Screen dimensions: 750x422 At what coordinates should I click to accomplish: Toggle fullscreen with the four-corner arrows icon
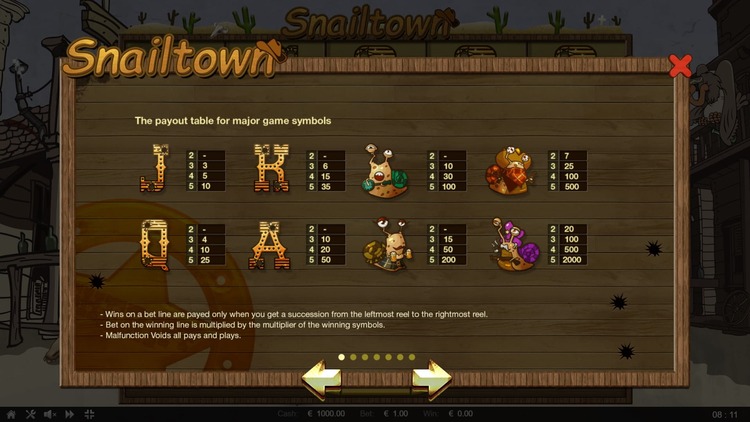pyautogui.click(x=88, y=413)
